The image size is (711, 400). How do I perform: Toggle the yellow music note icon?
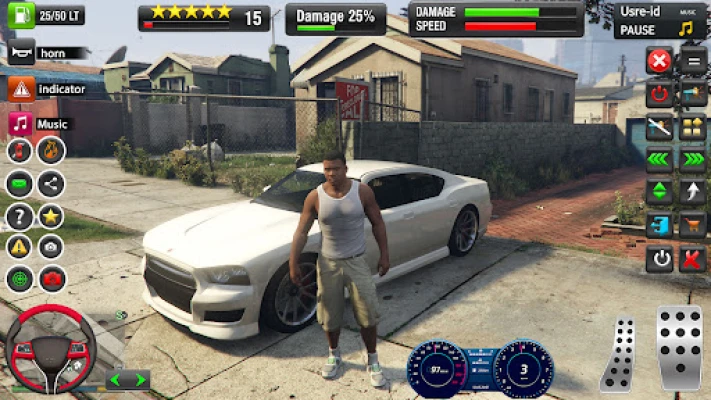[x=686, y=28]
